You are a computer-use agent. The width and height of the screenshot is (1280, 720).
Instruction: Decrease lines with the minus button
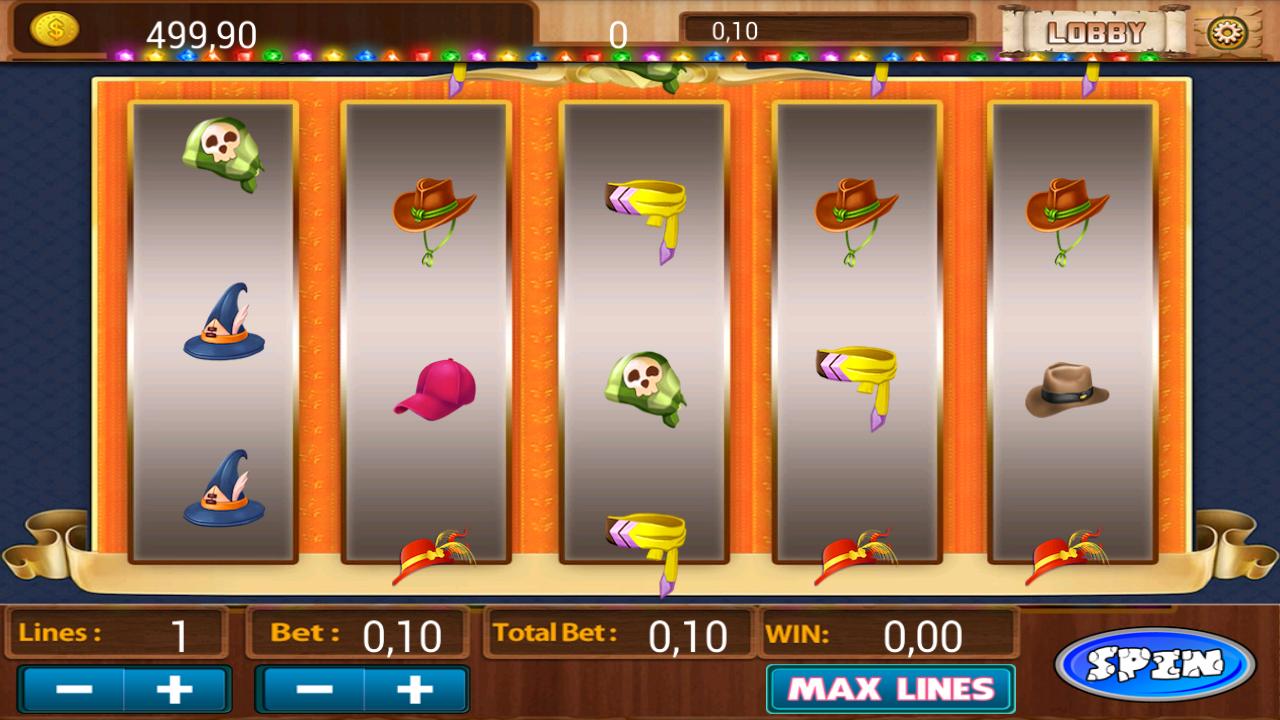(x=76, y=688)
